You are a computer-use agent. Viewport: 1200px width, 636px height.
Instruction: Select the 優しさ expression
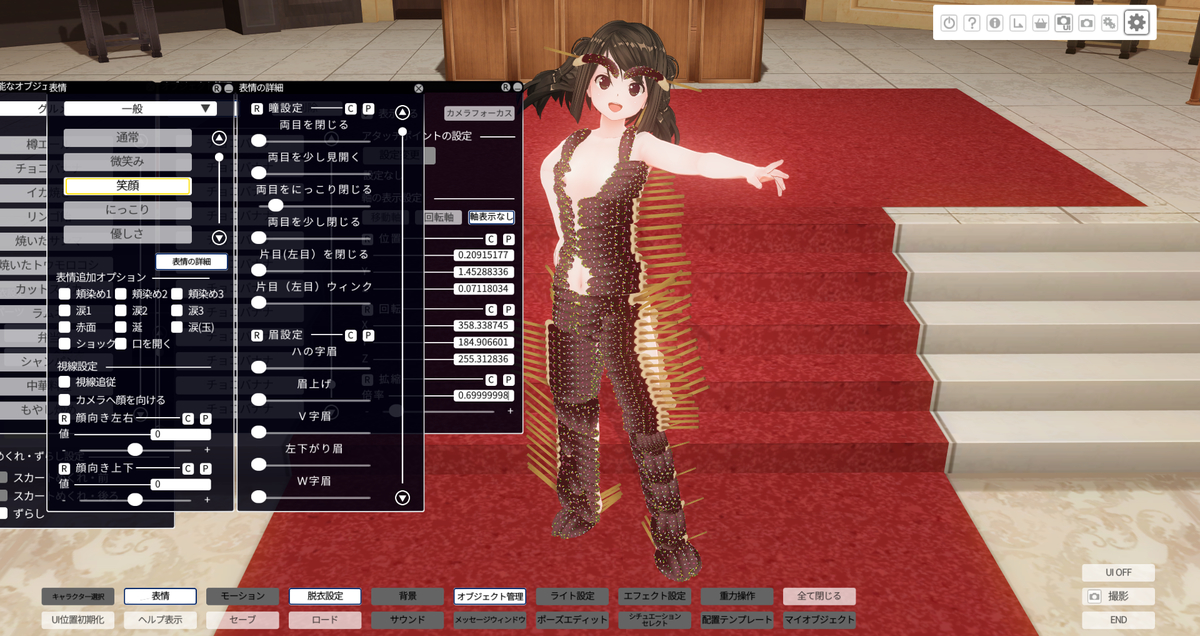click(x=127, y=234)
